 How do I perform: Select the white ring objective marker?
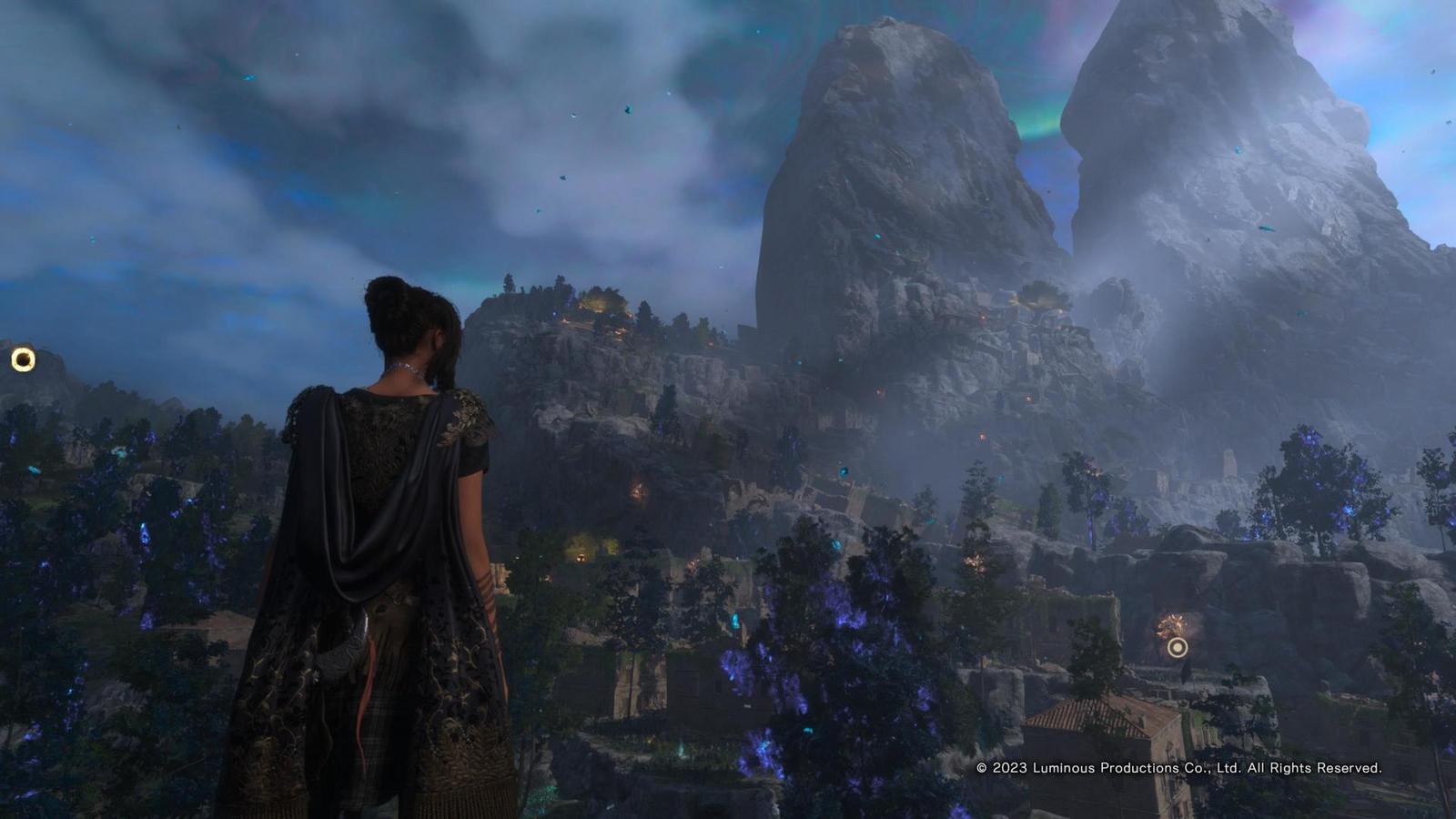point(1178,647)
